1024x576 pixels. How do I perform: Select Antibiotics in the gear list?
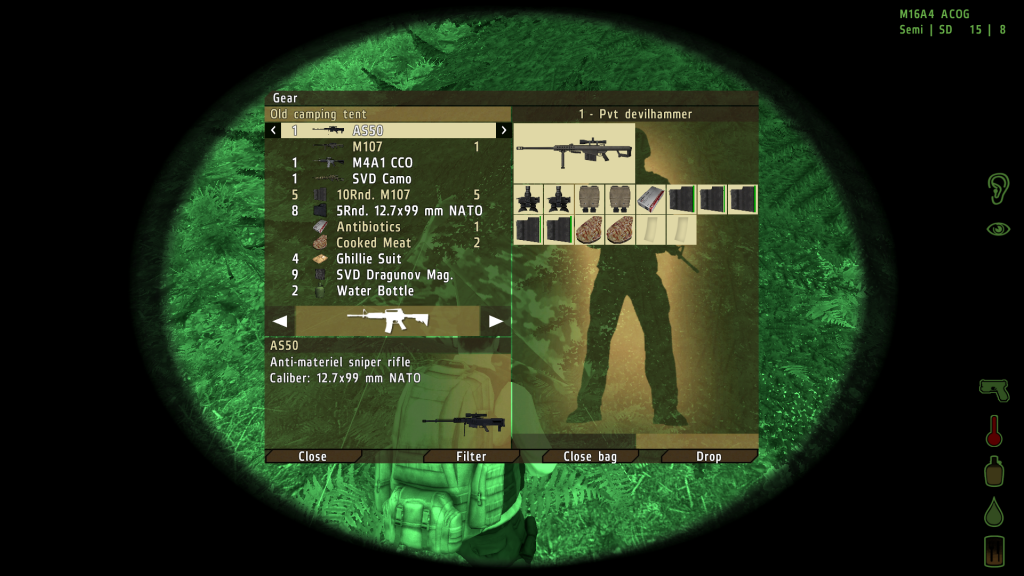[x=368, y=227]
